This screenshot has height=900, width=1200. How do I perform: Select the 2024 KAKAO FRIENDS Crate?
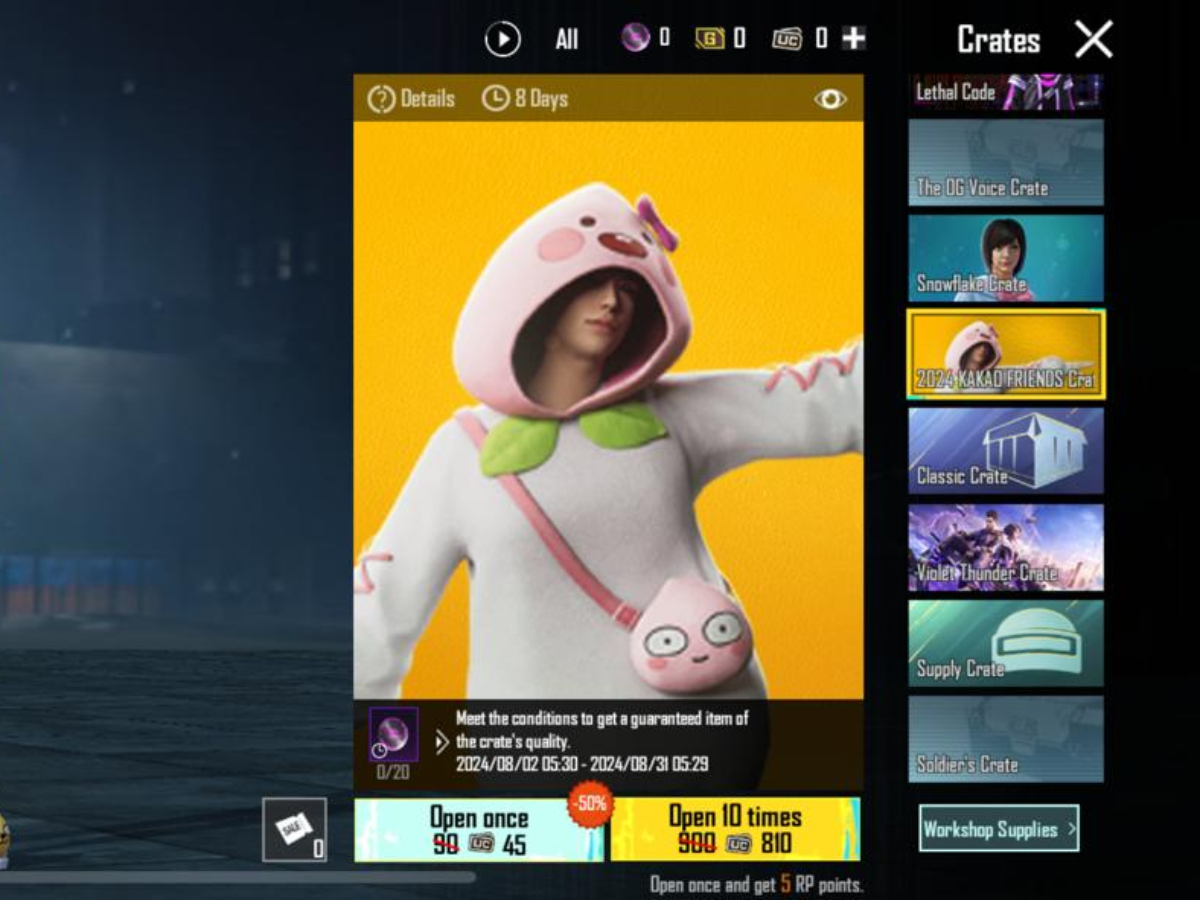coord(1005,354)
